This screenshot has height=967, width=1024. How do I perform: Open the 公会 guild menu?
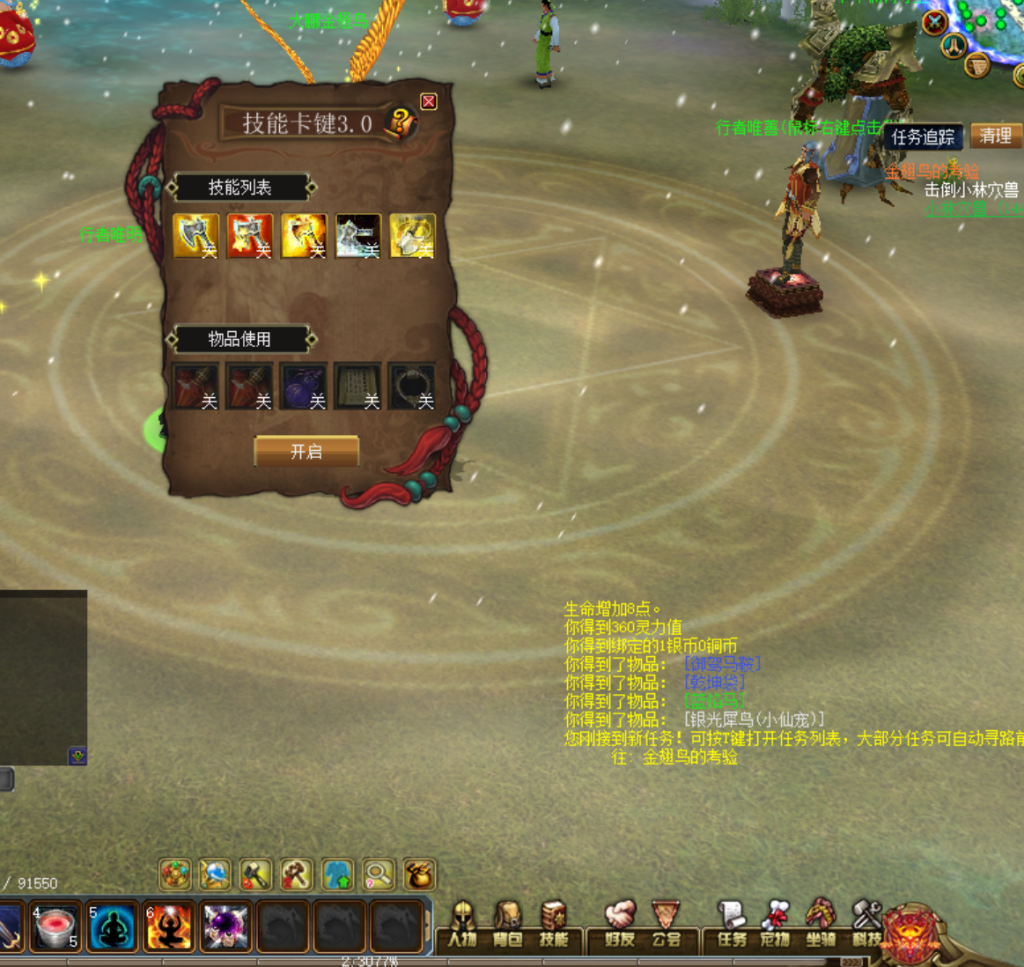(x=665, y=925)
